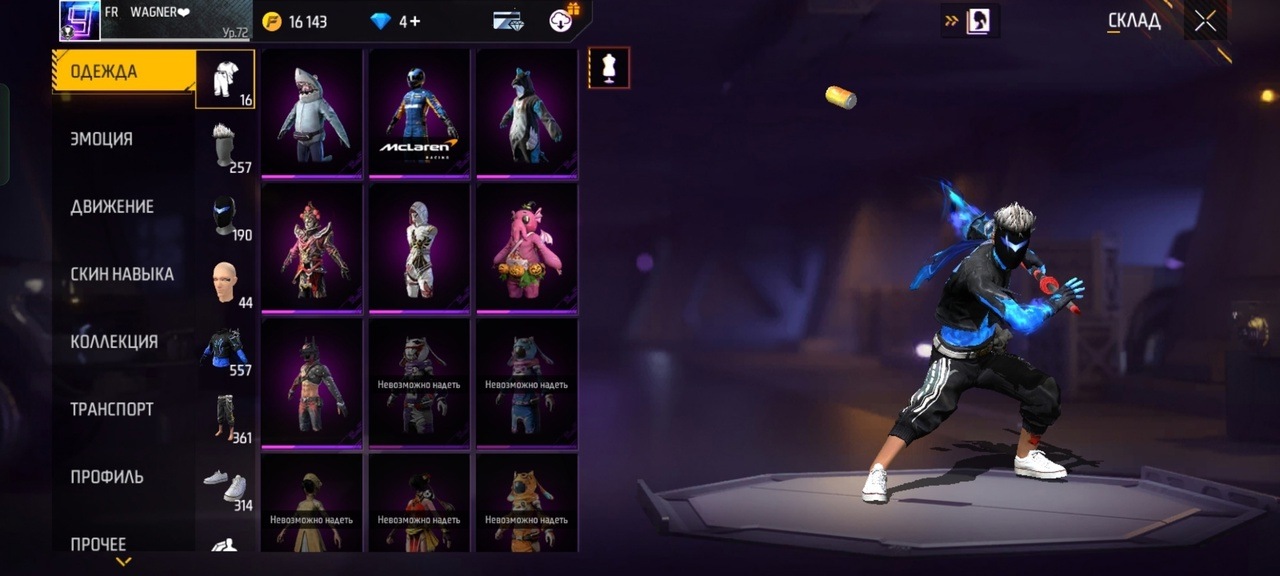Open the player profile avatar
This screenshot has width=1280, height=576.
pyautogui.click(x=80, y=20)
